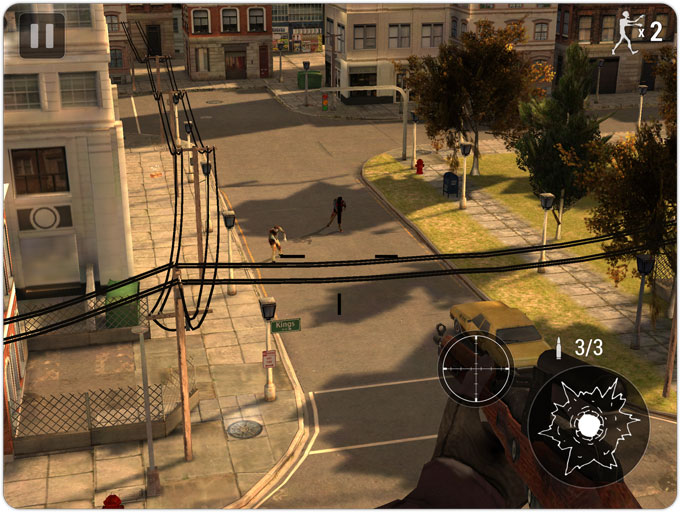Viewport: 680px width, 512px height.
Task: Pause the game
Action: [x=42, y=35]
